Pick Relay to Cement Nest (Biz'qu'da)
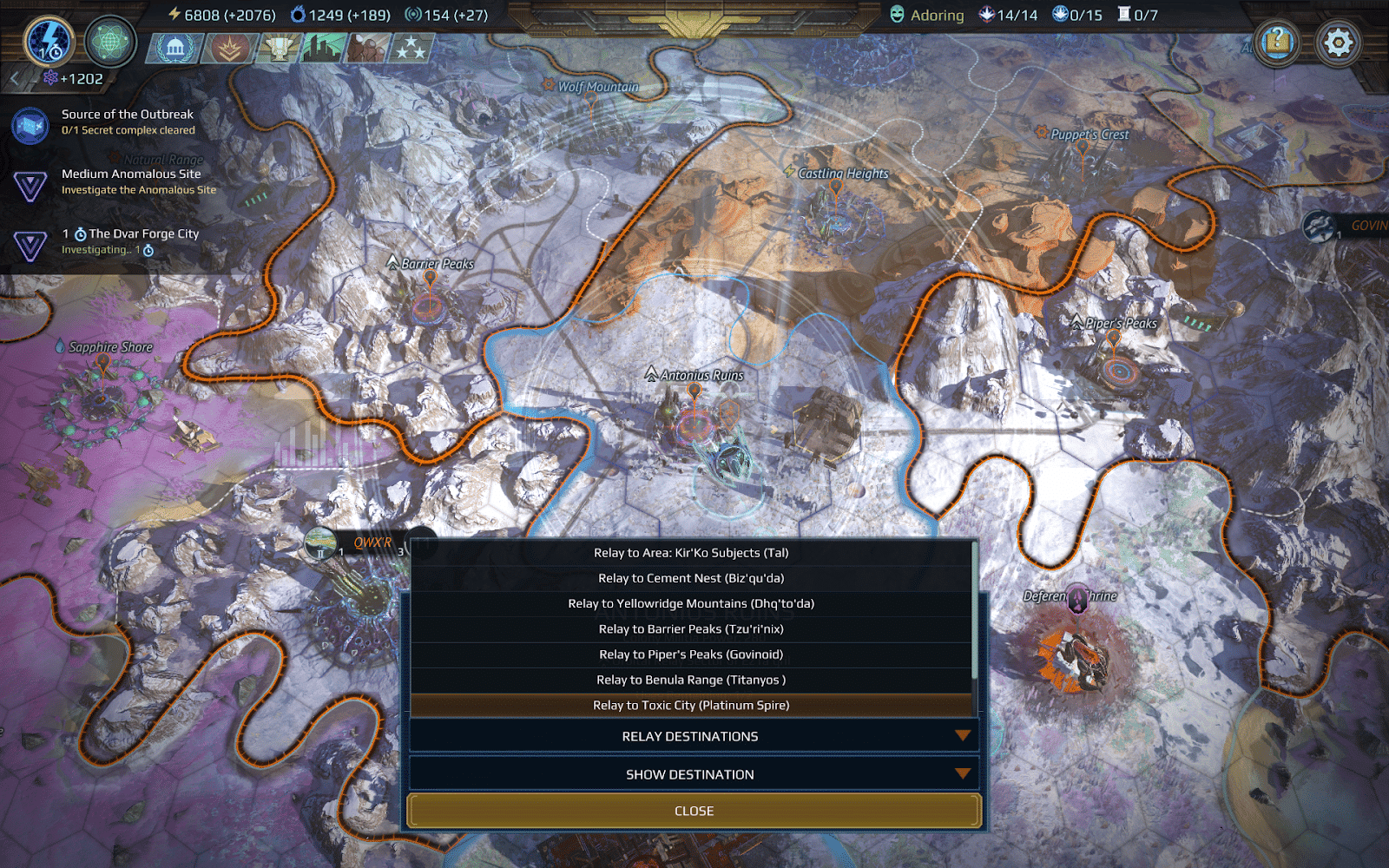 point(691,578)
